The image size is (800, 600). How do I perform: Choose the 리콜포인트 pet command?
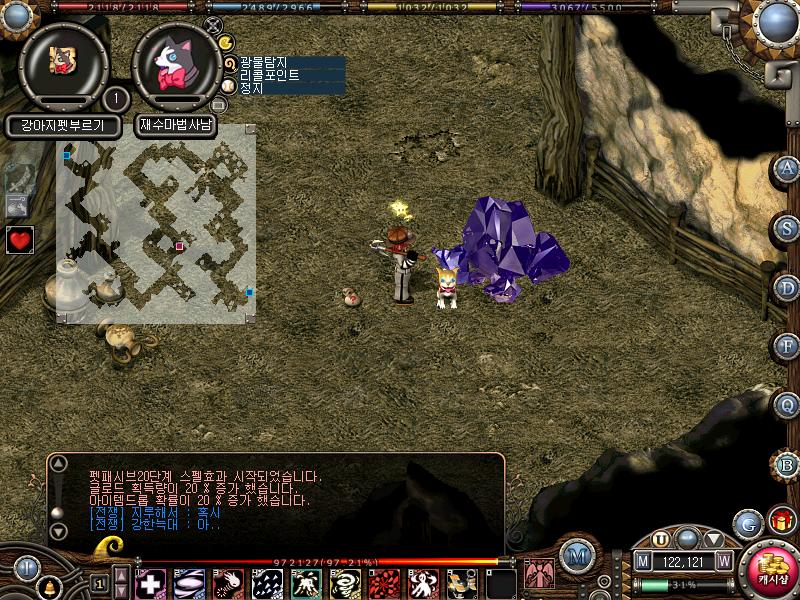coord(270,75)
